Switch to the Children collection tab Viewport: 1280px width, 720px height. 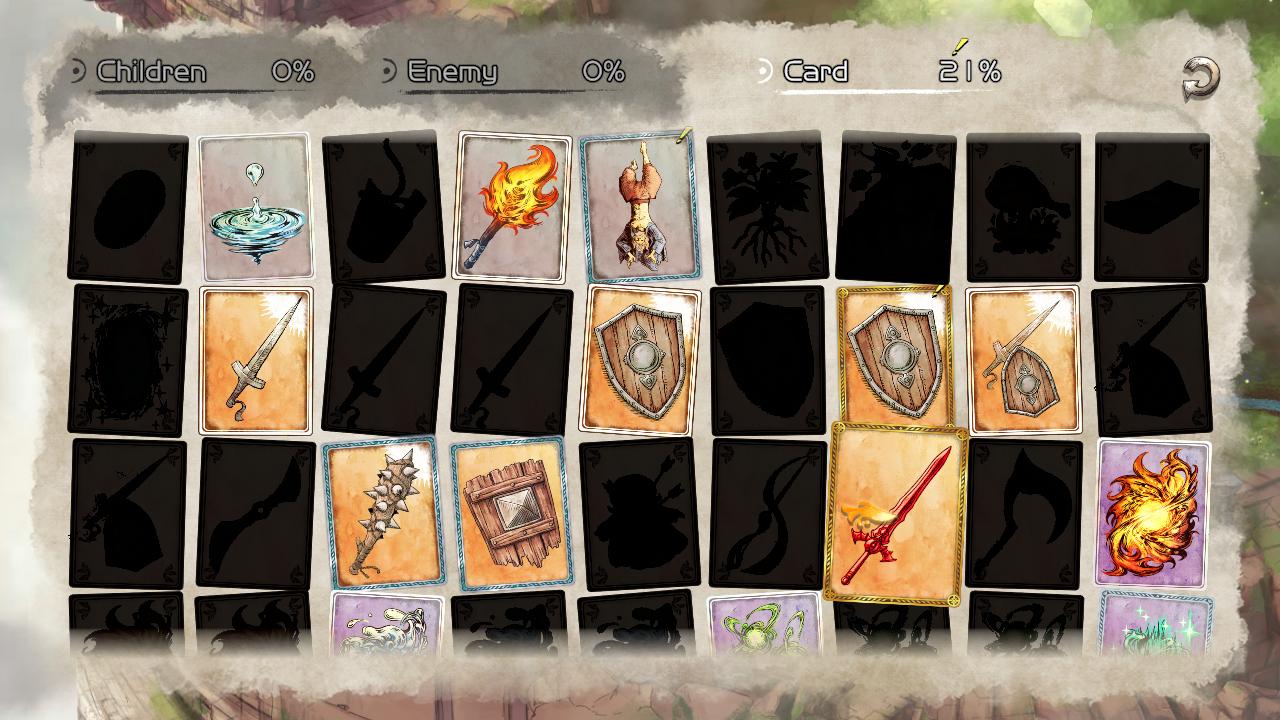pos(150,71)
